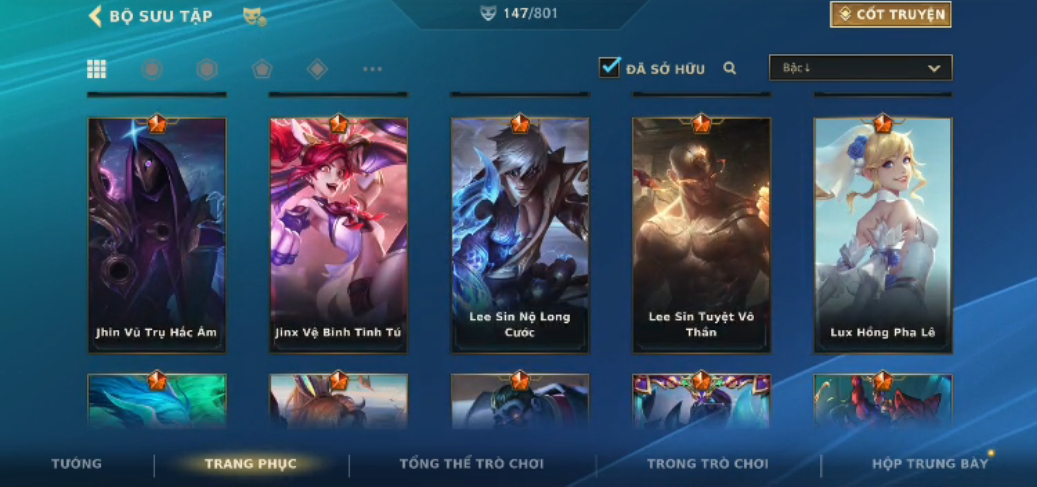
Task: Choose the Jinx Vệ Binh Tinh Tú skin
Action: pos(339,235)
